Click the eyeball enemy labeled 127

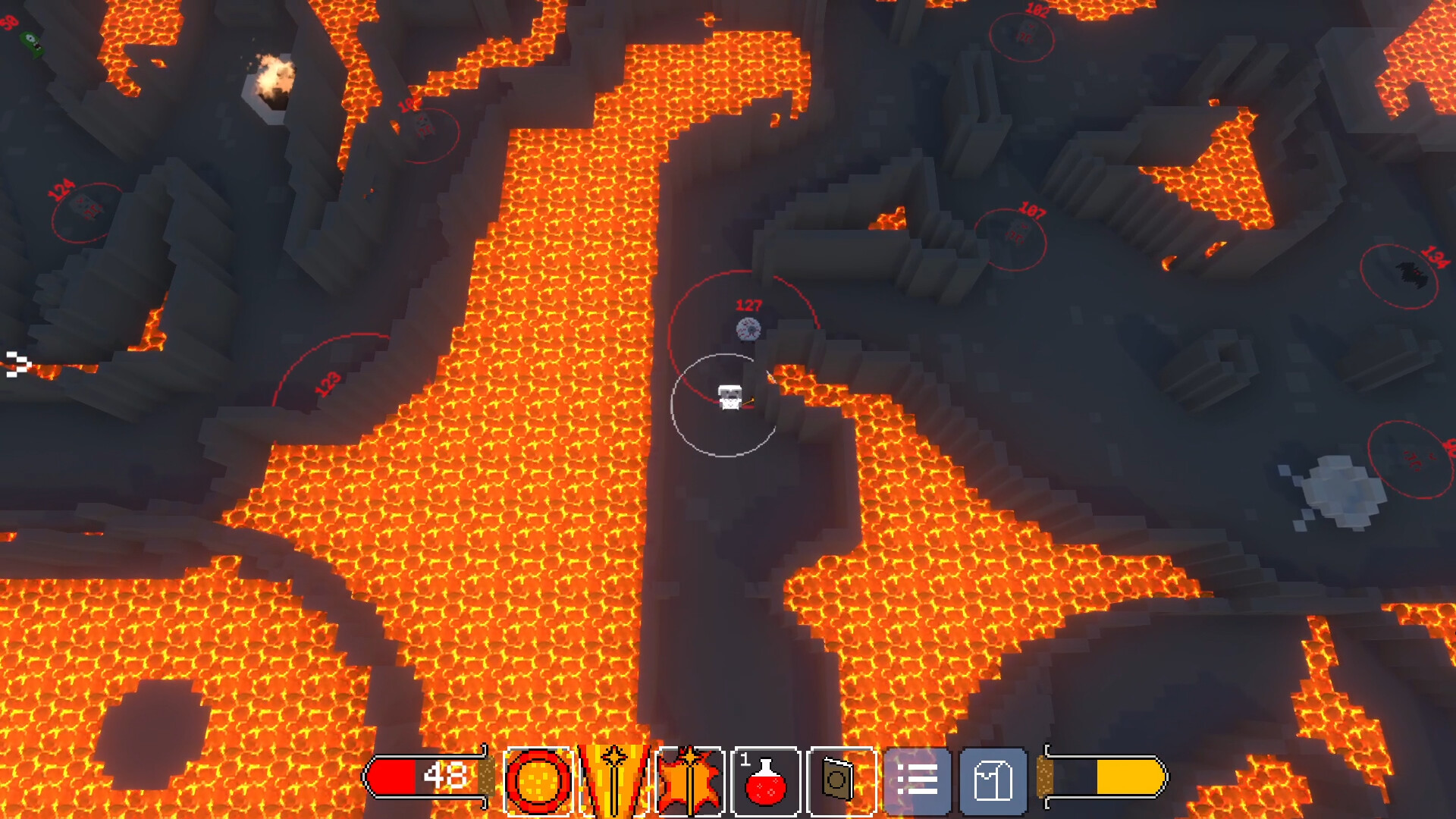point(747,328)
